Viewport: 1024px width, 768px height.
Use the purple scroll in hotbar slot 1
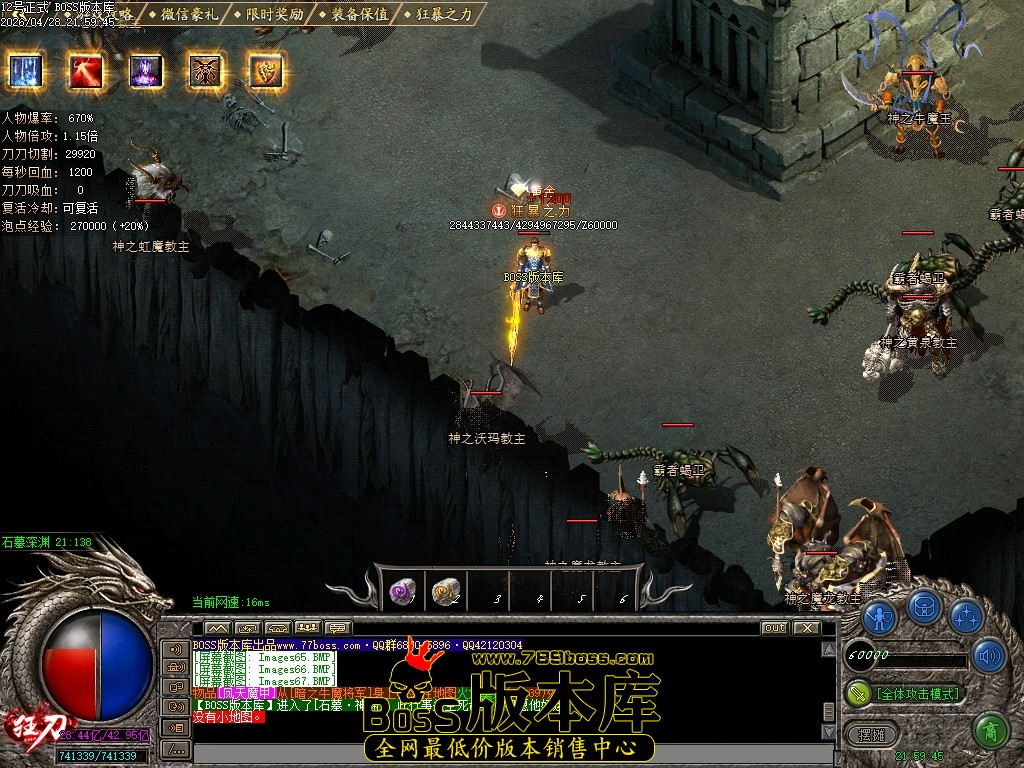click(402, 592)
